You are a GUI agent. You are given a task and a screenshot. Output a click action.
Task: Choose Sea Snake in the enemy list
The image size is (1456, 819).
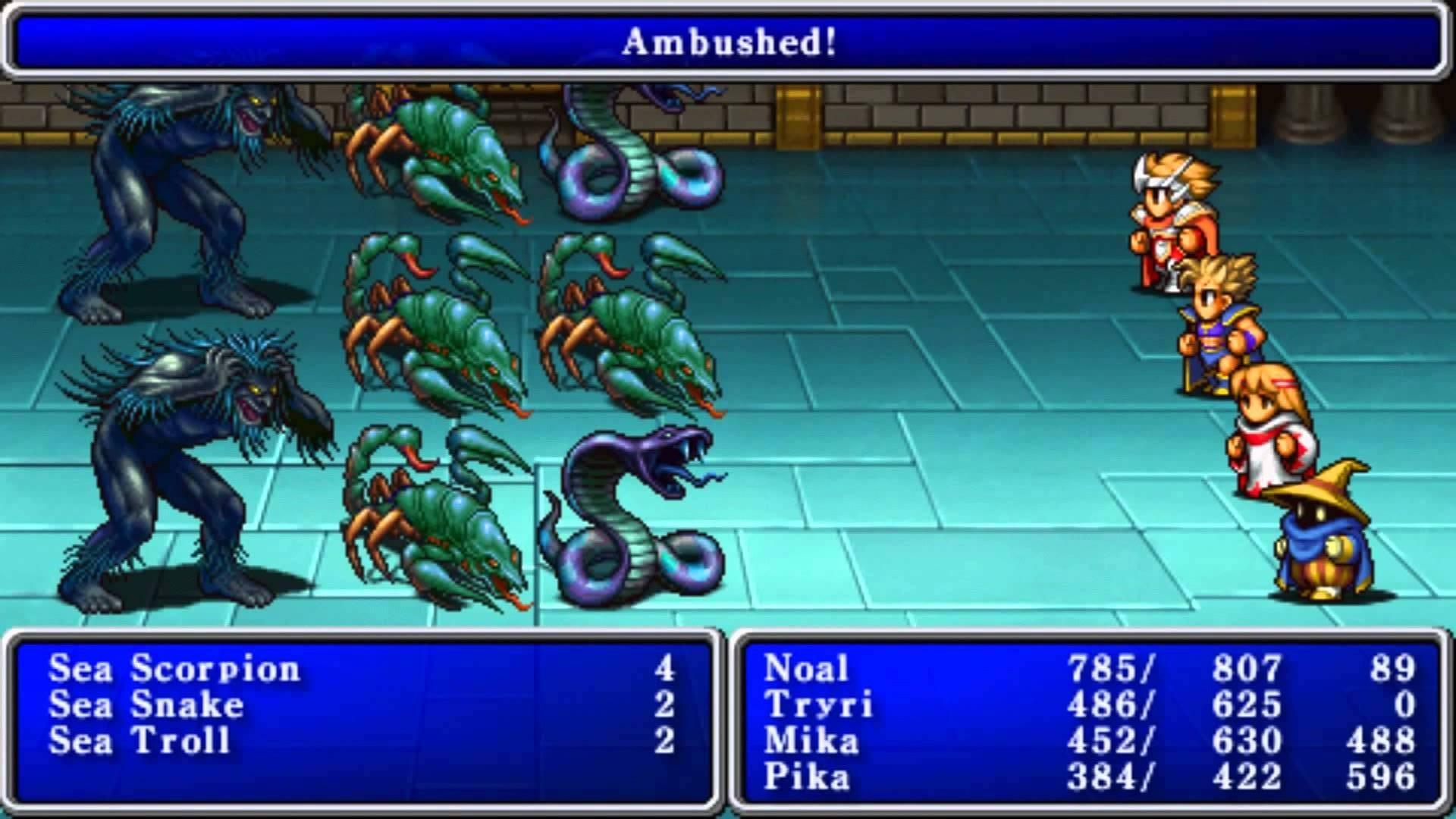147,705
